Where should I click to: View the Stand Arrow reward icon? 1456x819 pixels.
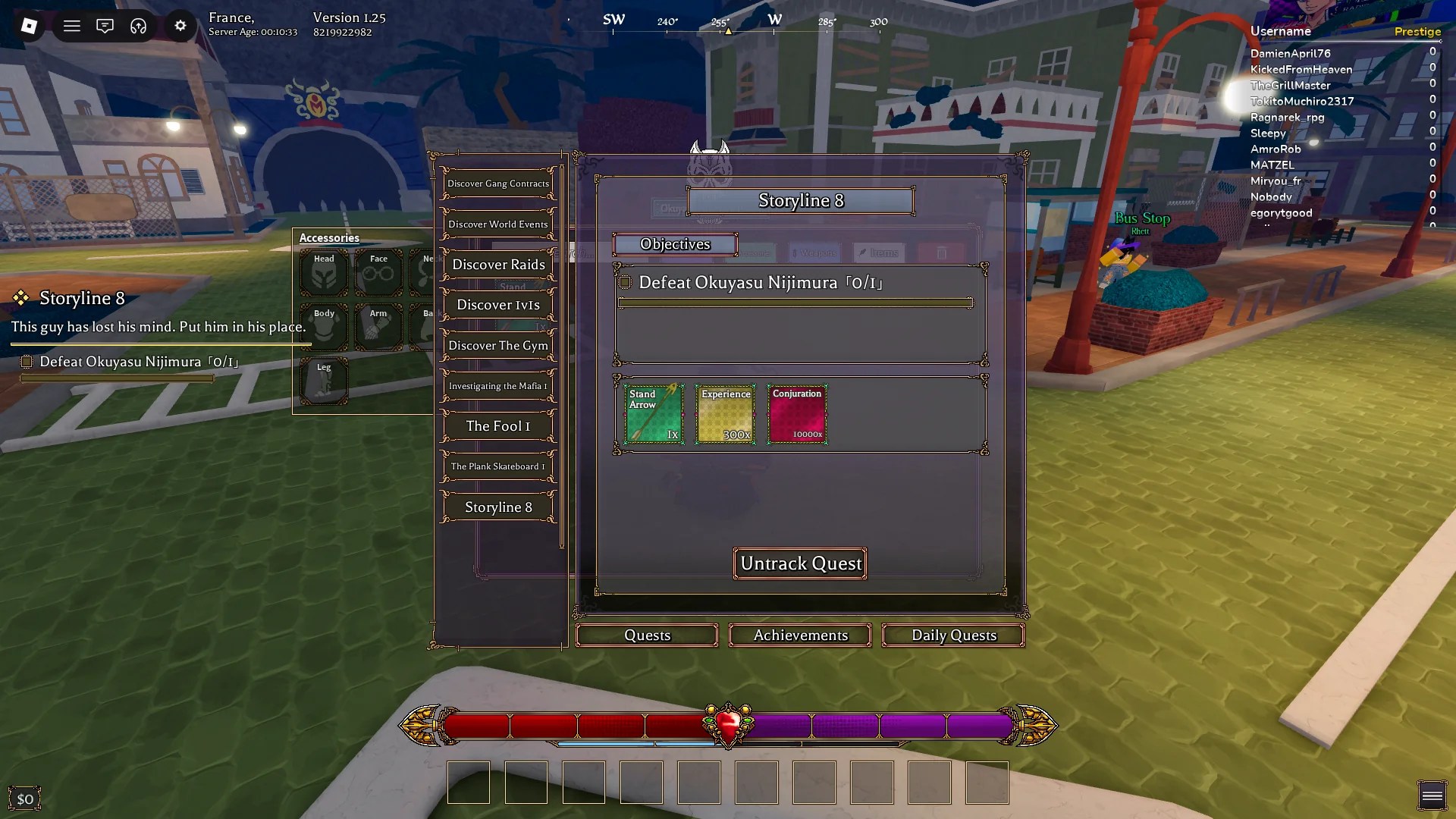[x=653, y=414]
